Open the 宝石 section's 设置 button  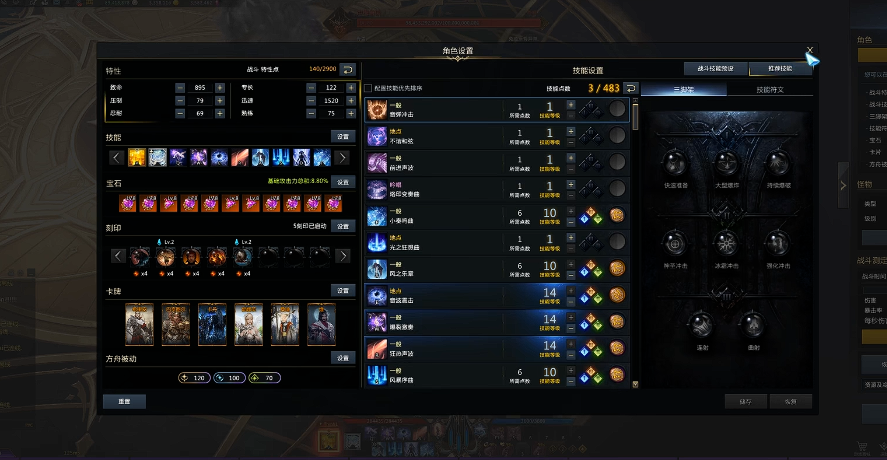[343, 182]
